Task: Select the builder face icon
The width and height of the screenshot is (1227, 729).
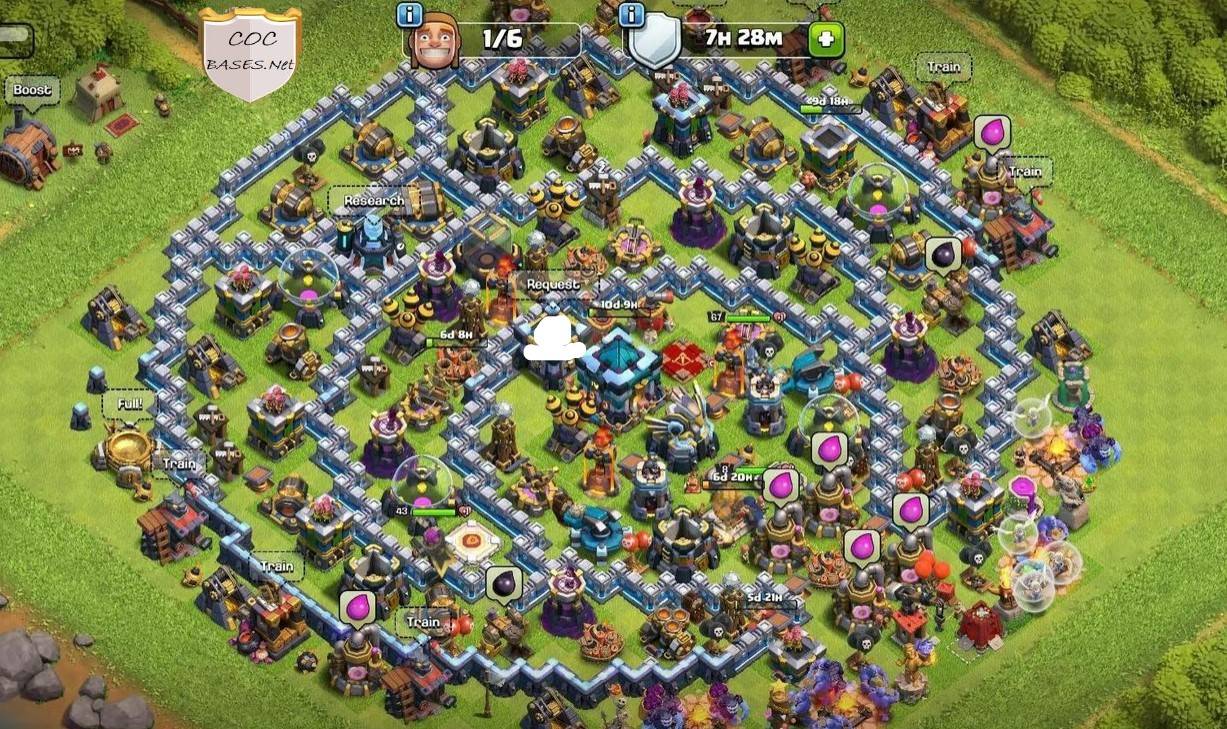Action: [x=434, y=42]
